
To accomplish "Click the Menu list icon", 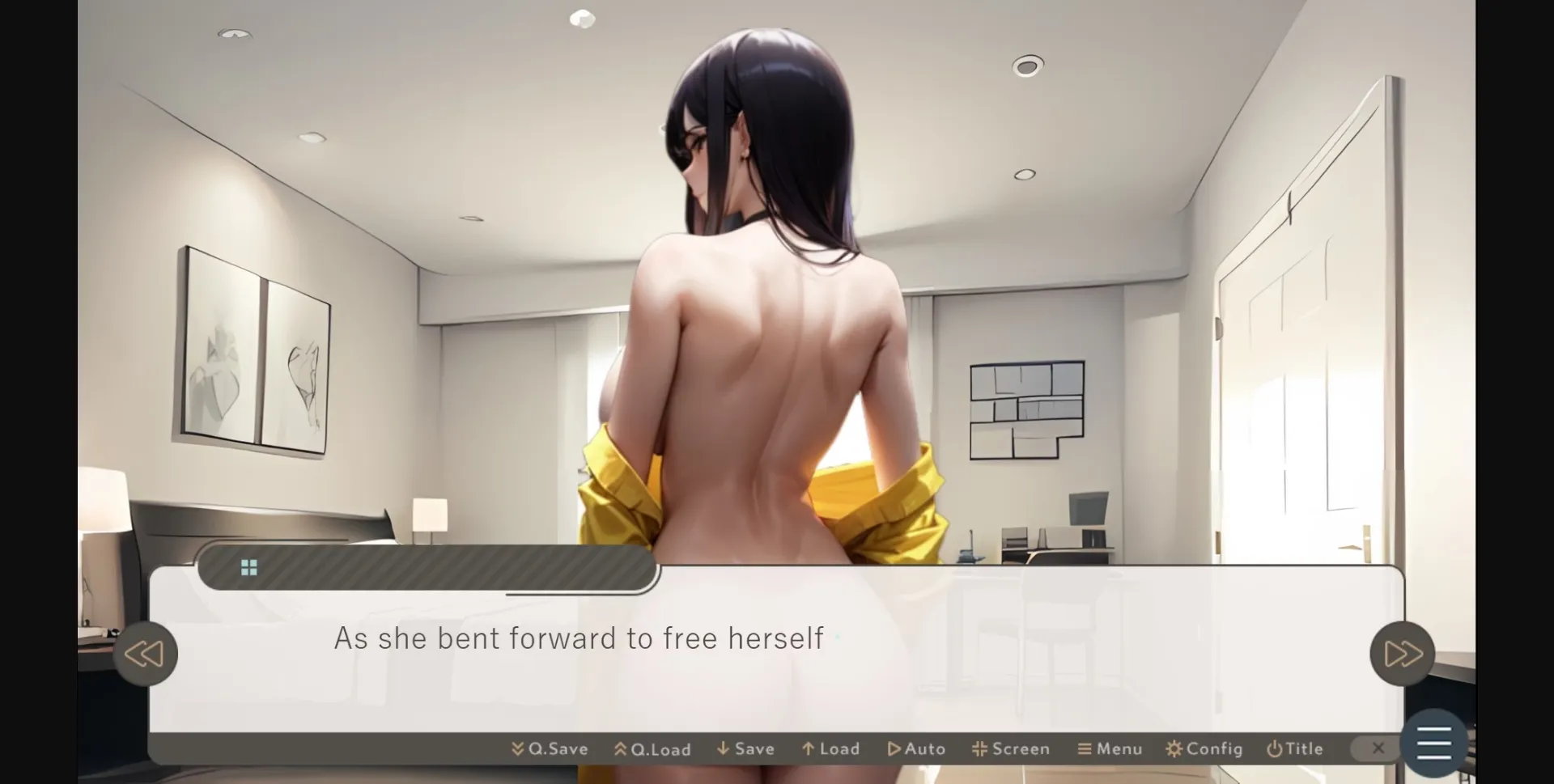I will [x=1085, y=748].
